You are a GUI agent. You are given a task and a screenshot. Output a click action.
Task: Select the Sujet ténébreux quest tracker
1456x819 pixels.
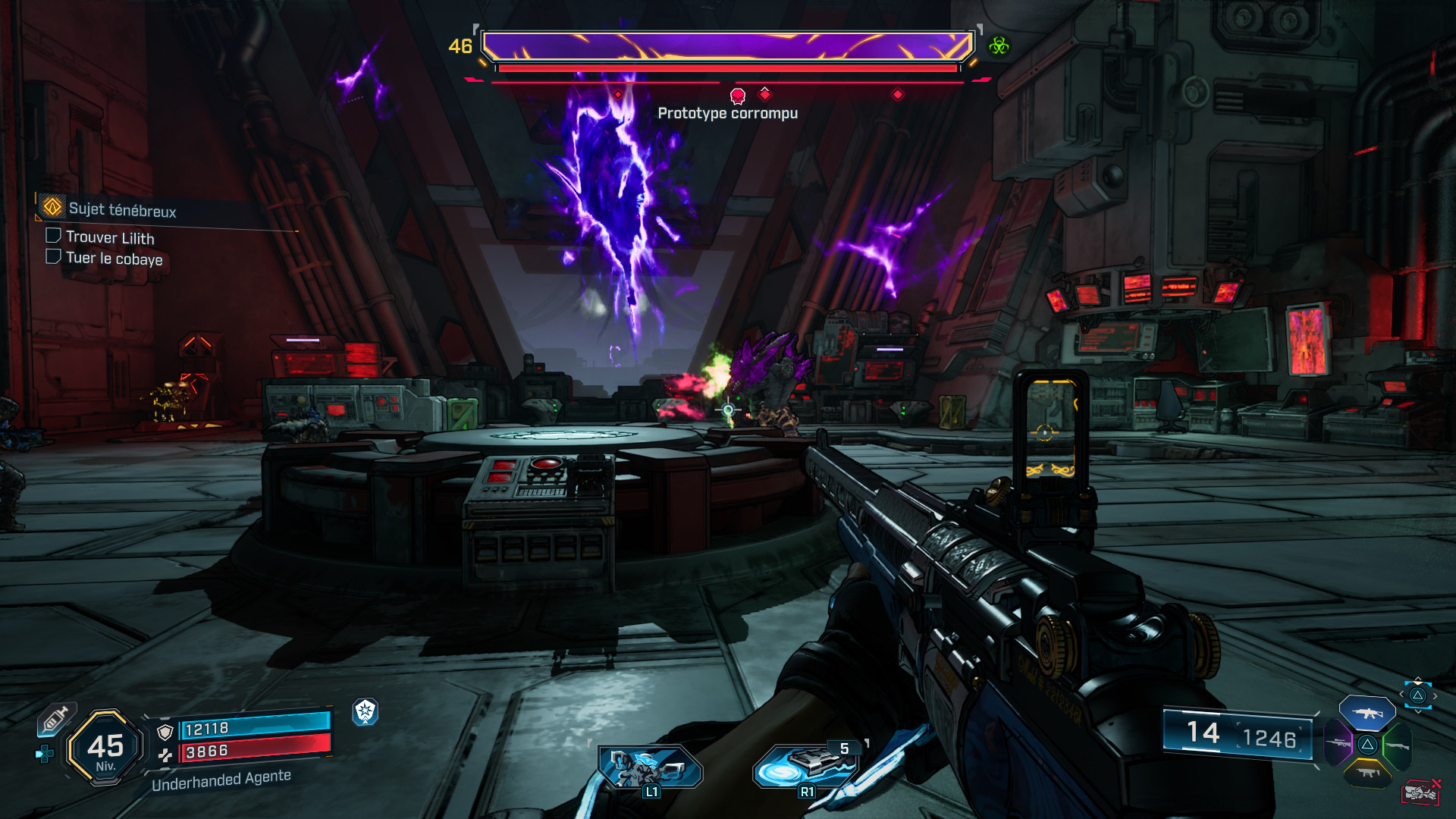coord(121,209)
